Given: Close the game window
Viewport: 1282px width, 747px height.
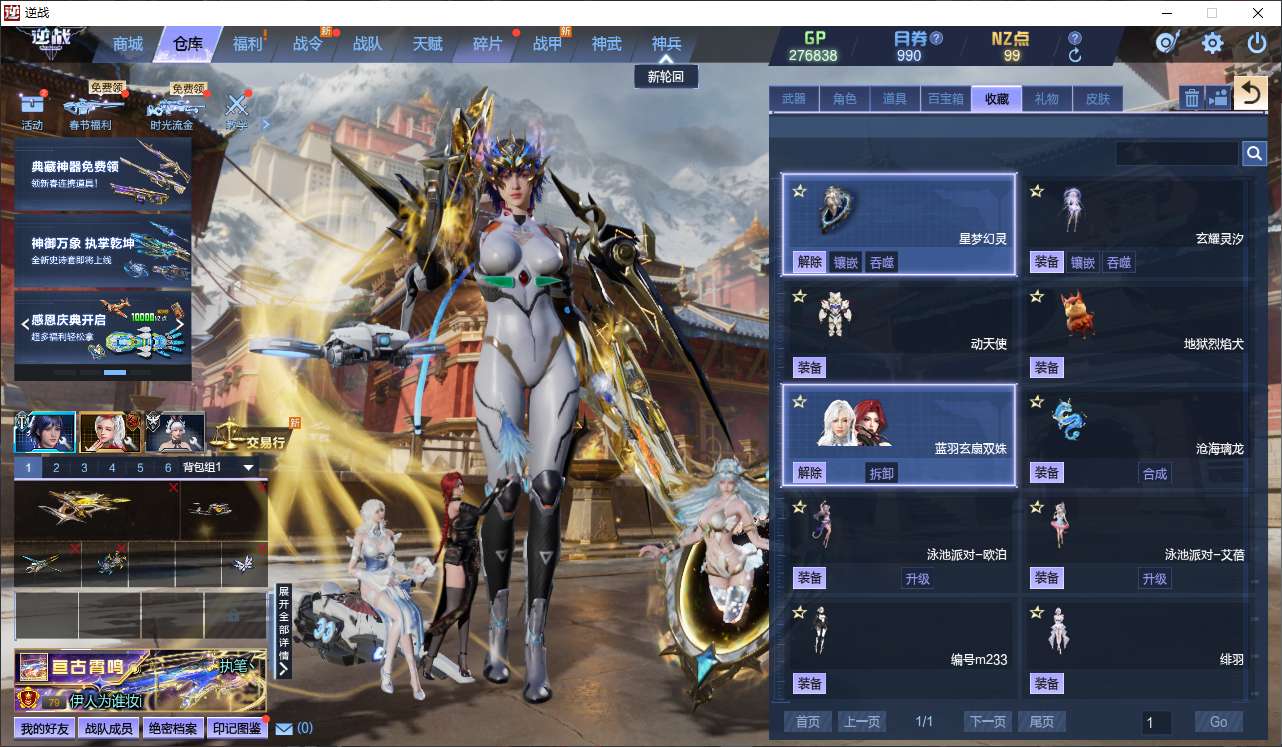Looking at the screenshot, I should (x=1257, y=13).
